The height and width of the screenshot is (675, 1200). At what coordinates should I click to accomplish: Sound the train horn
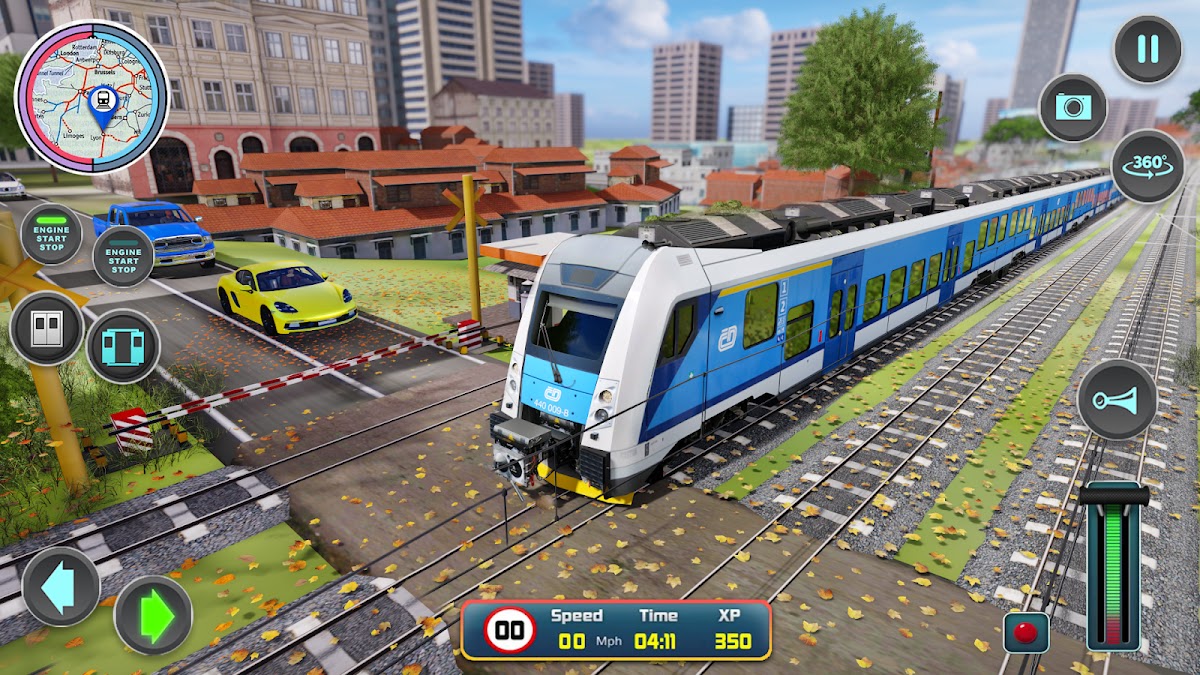(1116, 399)
